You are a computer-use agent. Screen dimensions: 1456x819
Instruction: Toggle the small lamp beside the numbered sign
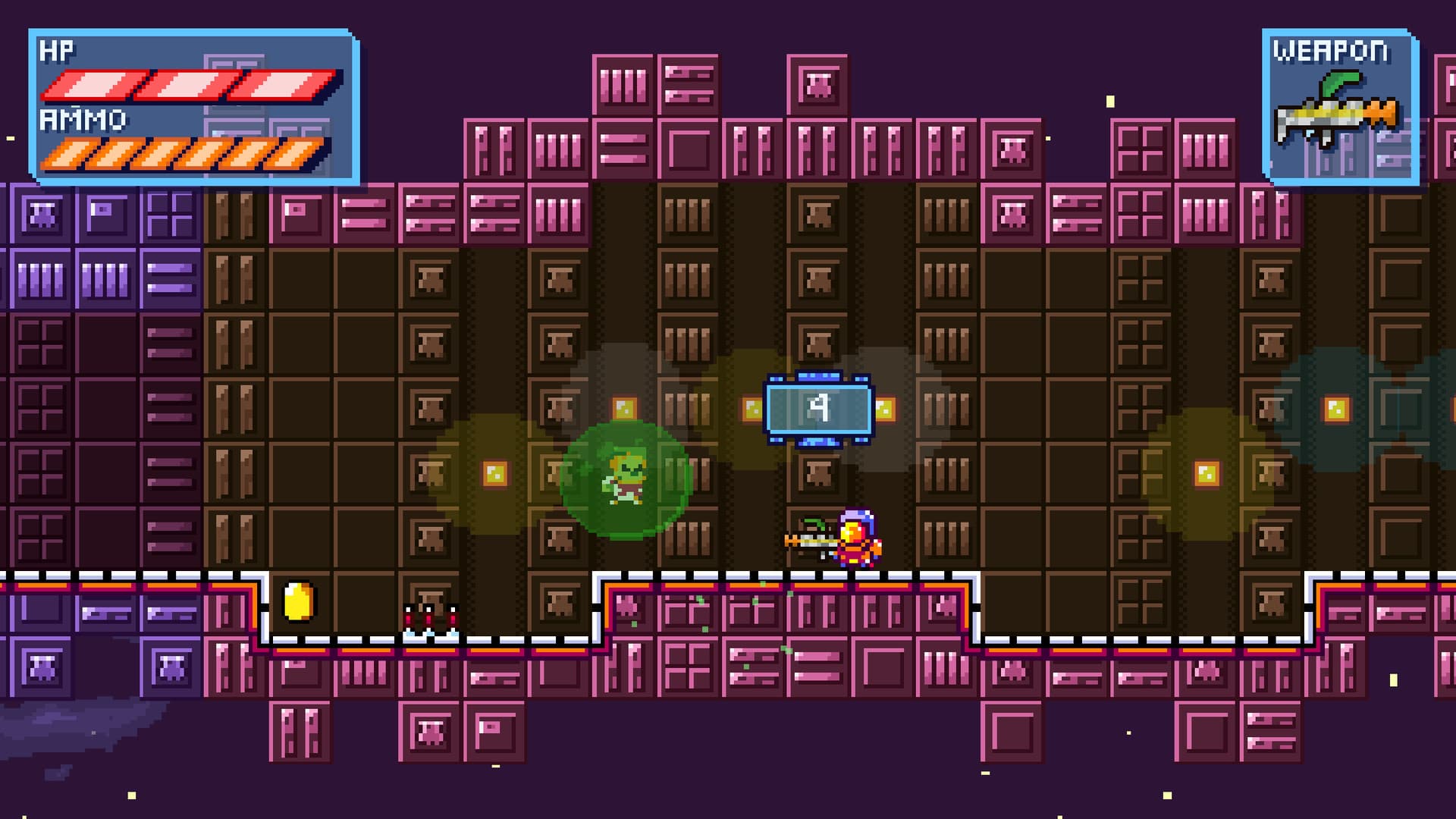pos(887,408)
